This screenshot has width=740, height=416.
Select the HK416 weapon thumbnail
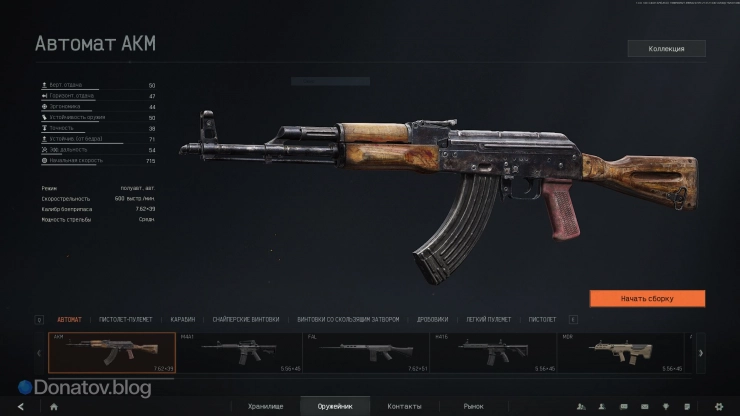(x=492, y=352)
